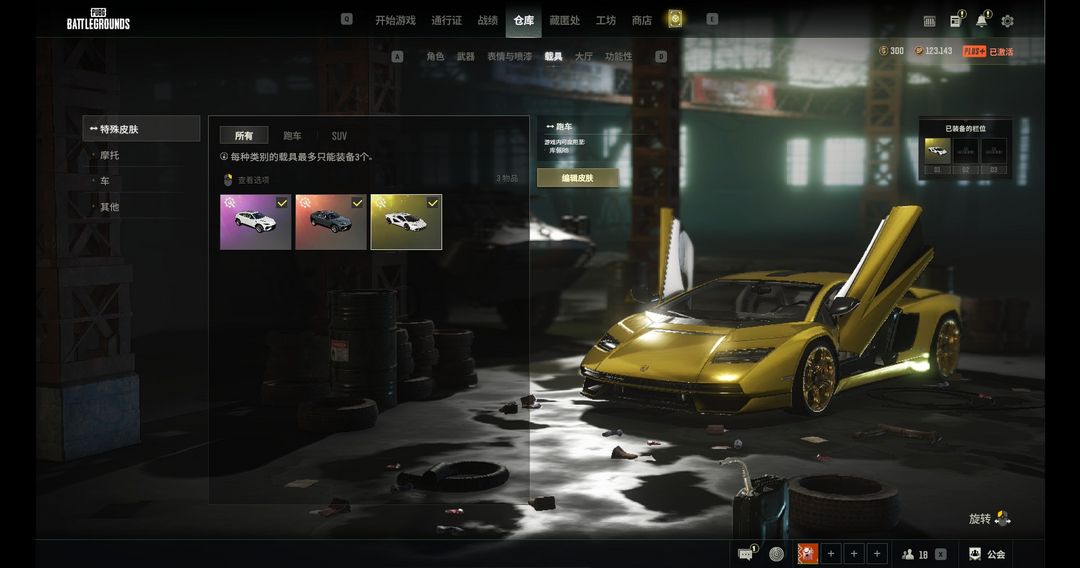Open the 公会 clan panel
Image resolution: width=1080 pixels, height=568 pixels.
pos(986,554)
